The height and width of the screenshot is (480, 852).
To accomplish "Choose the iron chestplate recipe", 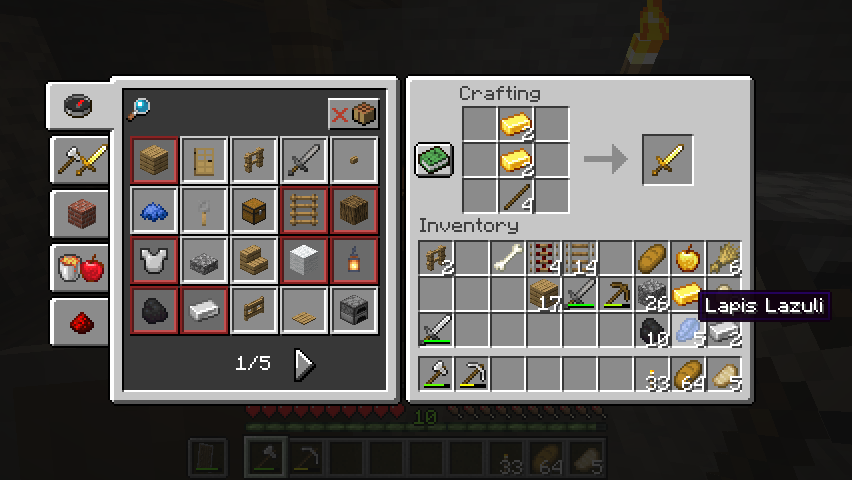I will tap(154, 260).
